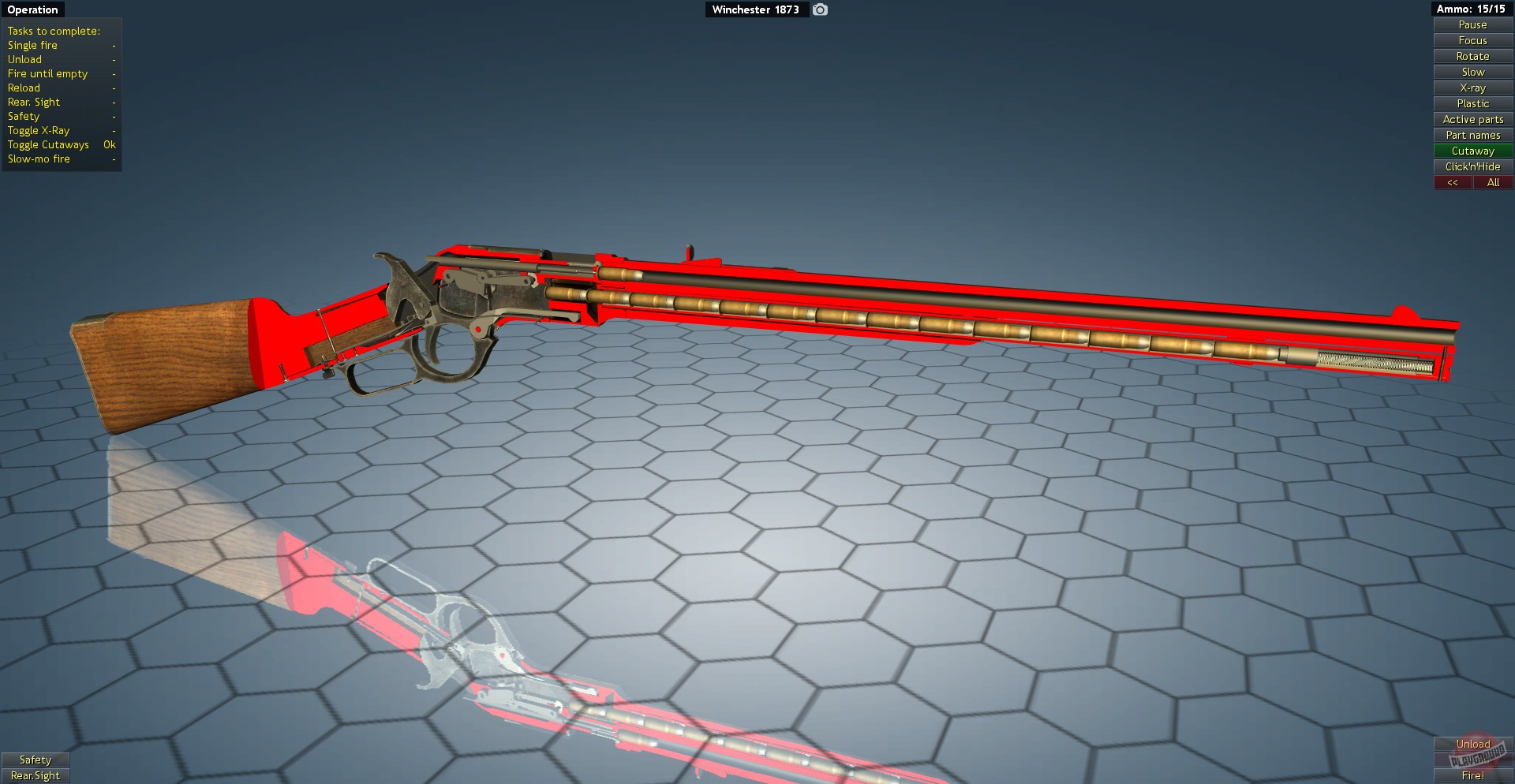The height and width of the screenshot is (784, 1515).
Task: Select the Single fire task
Action: click(32, 45)
